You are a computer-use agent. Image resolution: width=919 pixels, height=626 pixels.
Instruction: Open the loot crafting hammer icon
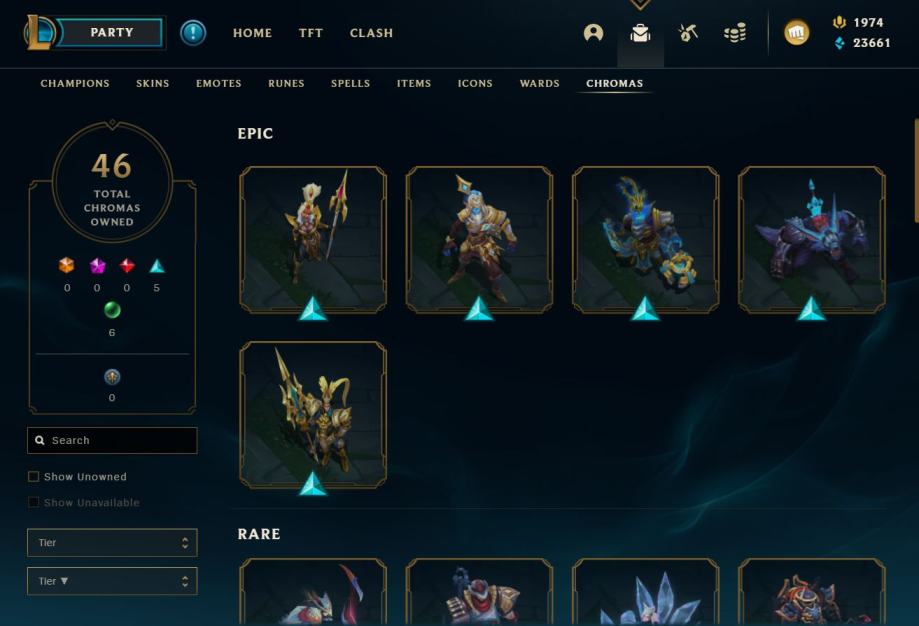688,33
